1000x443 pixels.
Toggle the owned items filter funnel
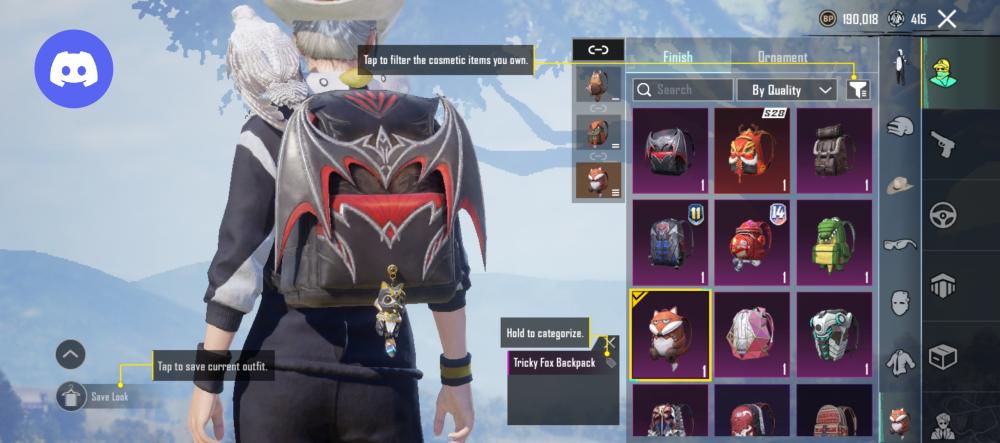click(857, 90)
